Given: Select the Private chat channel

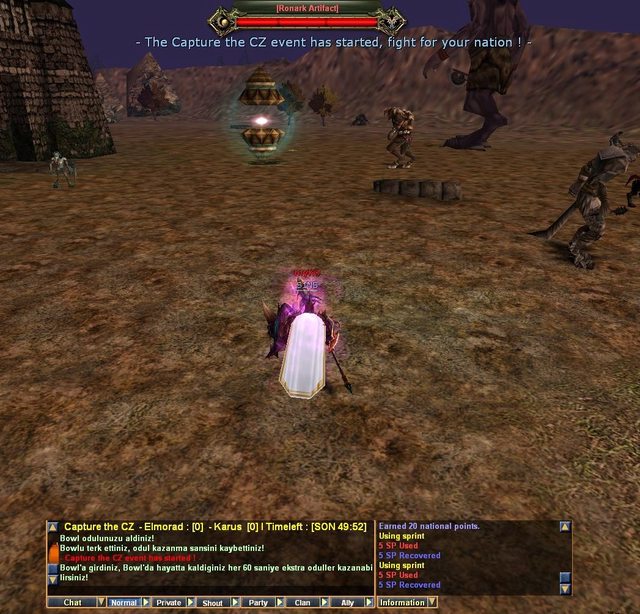Looking at the screenshot, I should [169, 603].
